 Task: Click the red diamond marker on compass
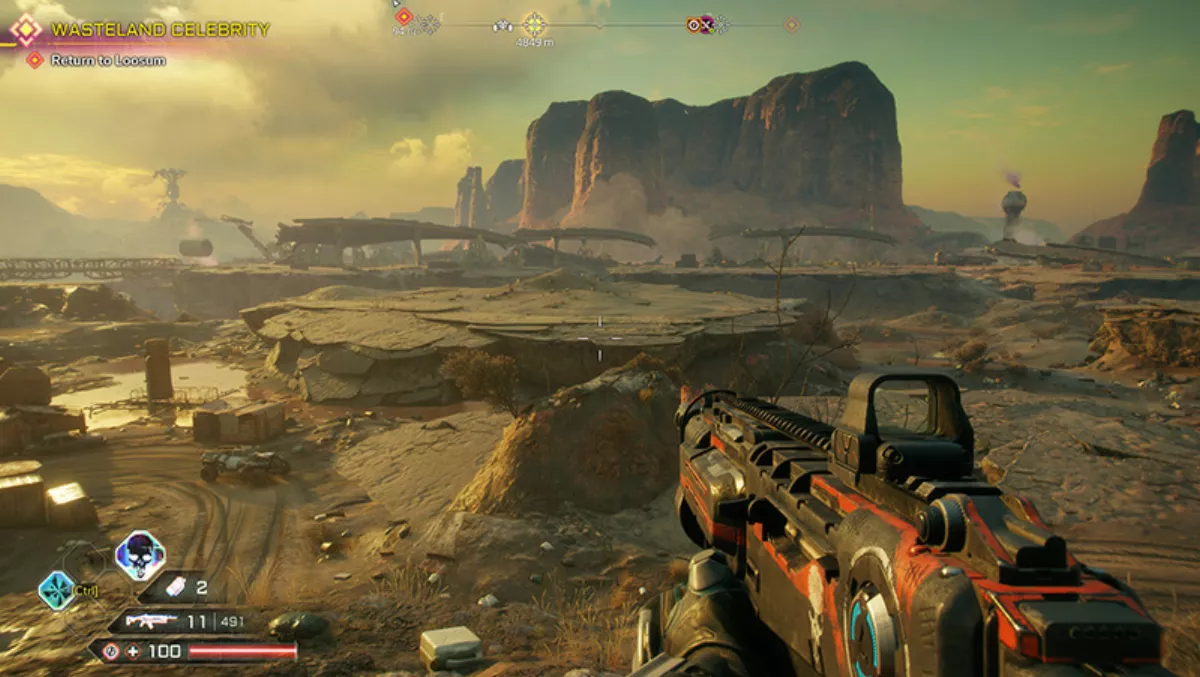tap(403, 16)
